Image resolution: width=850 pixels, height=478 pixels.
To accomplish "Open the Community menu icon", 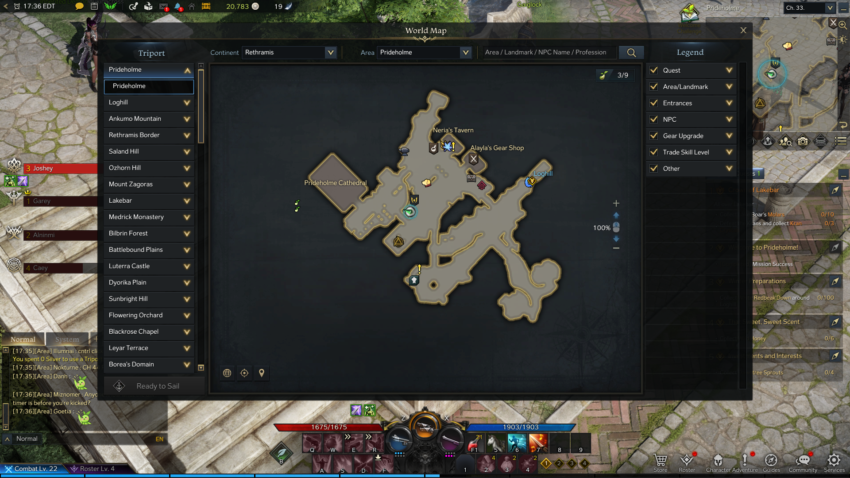I will (802, 462).
